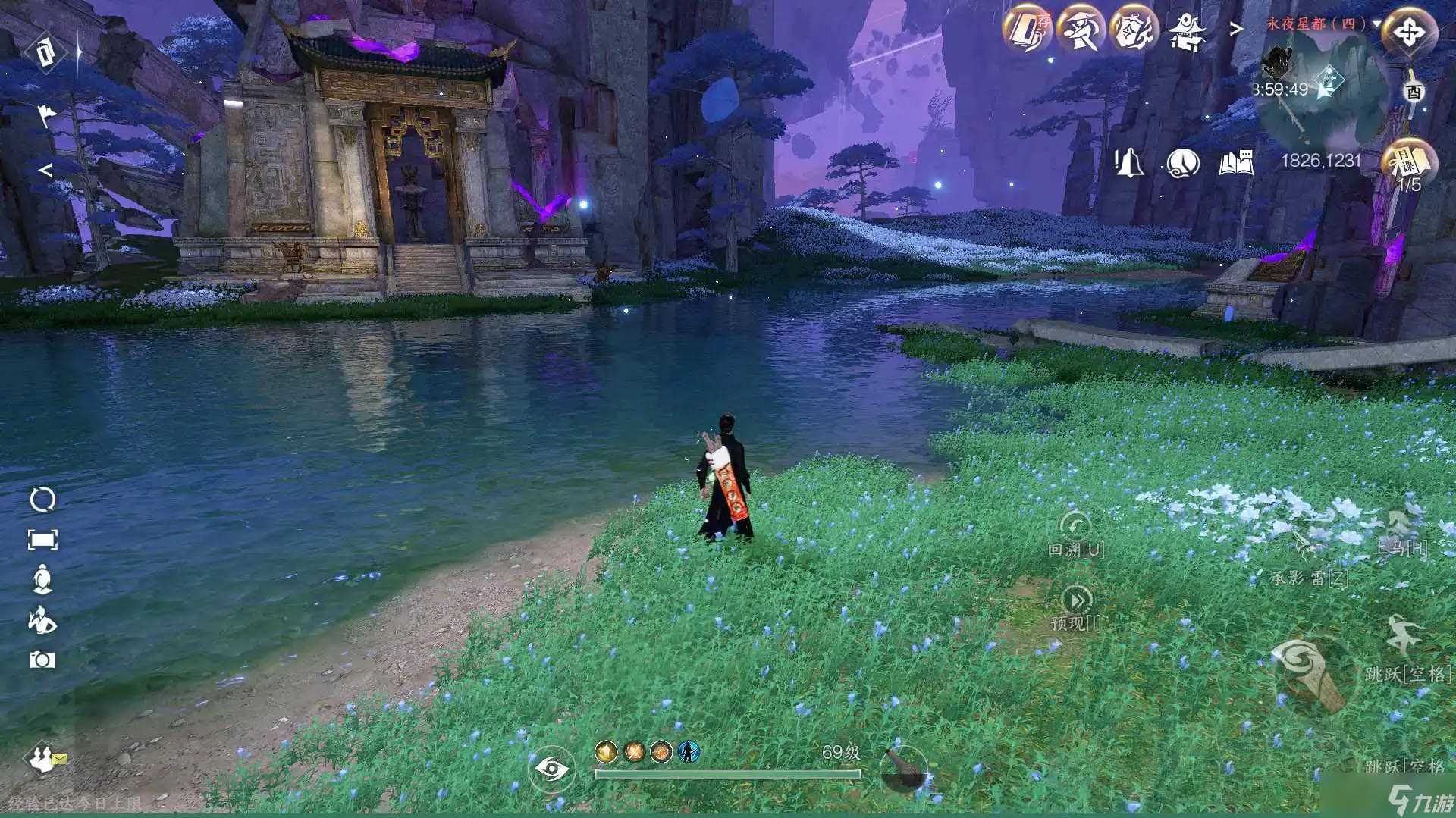Open the bell notification alert
The image size is (1456, 818).
(x=1128, y=162)
